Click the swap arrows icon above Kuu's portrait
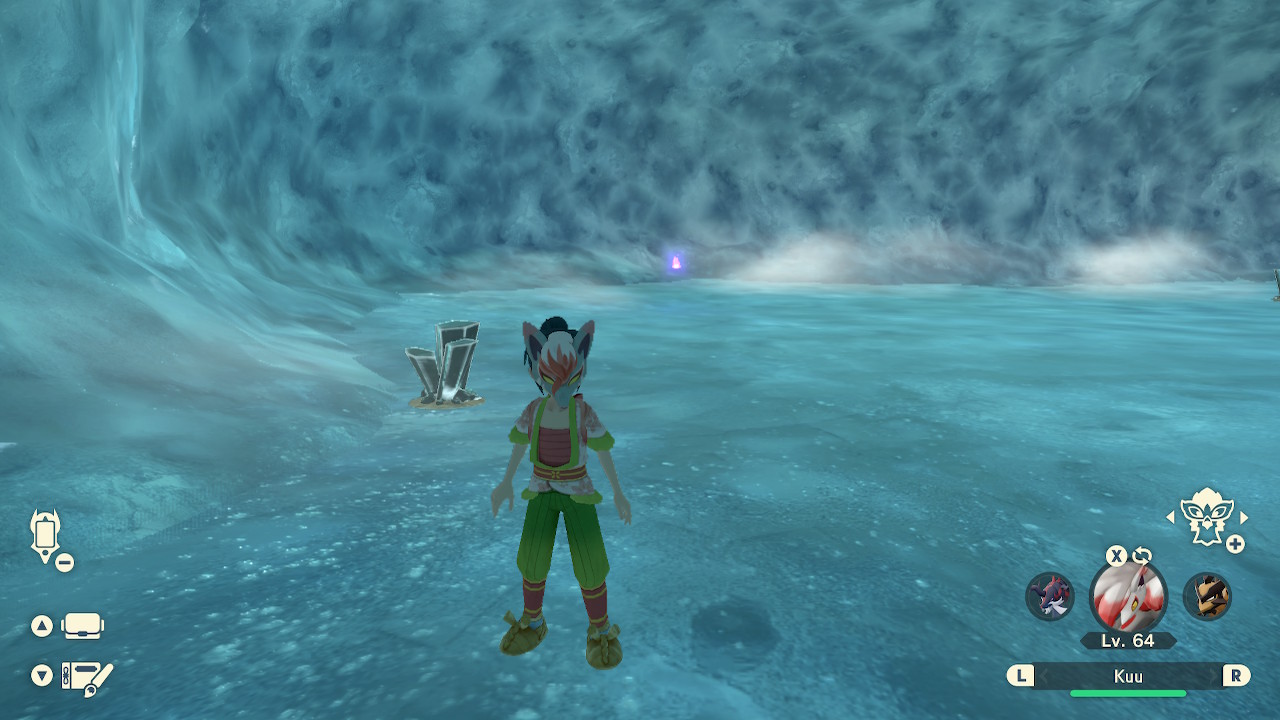1280x720 pixels. (1141, 556)
